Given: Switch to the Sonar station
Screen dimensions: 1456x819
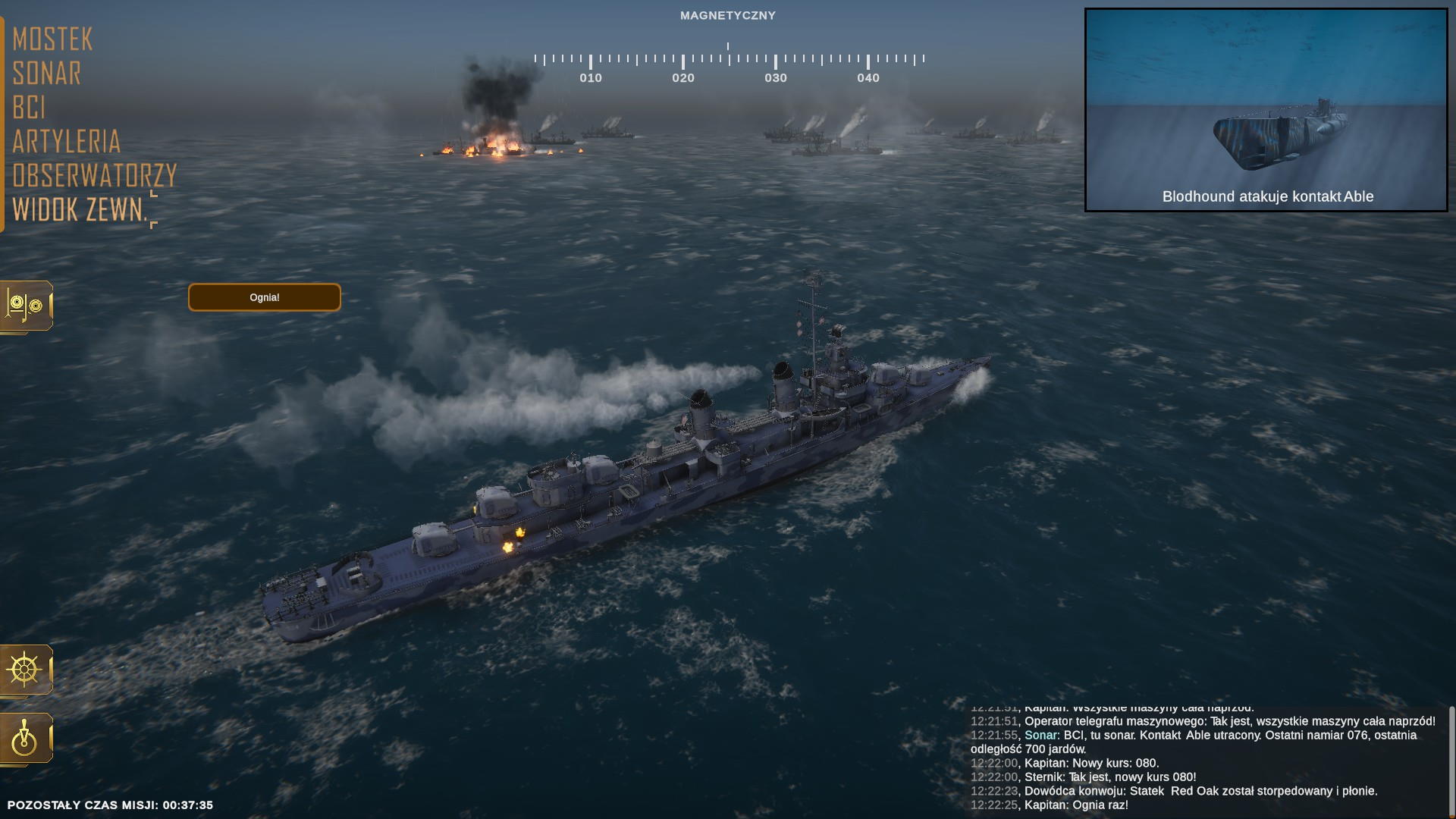Looking at the screenshot, I should 47,74.
